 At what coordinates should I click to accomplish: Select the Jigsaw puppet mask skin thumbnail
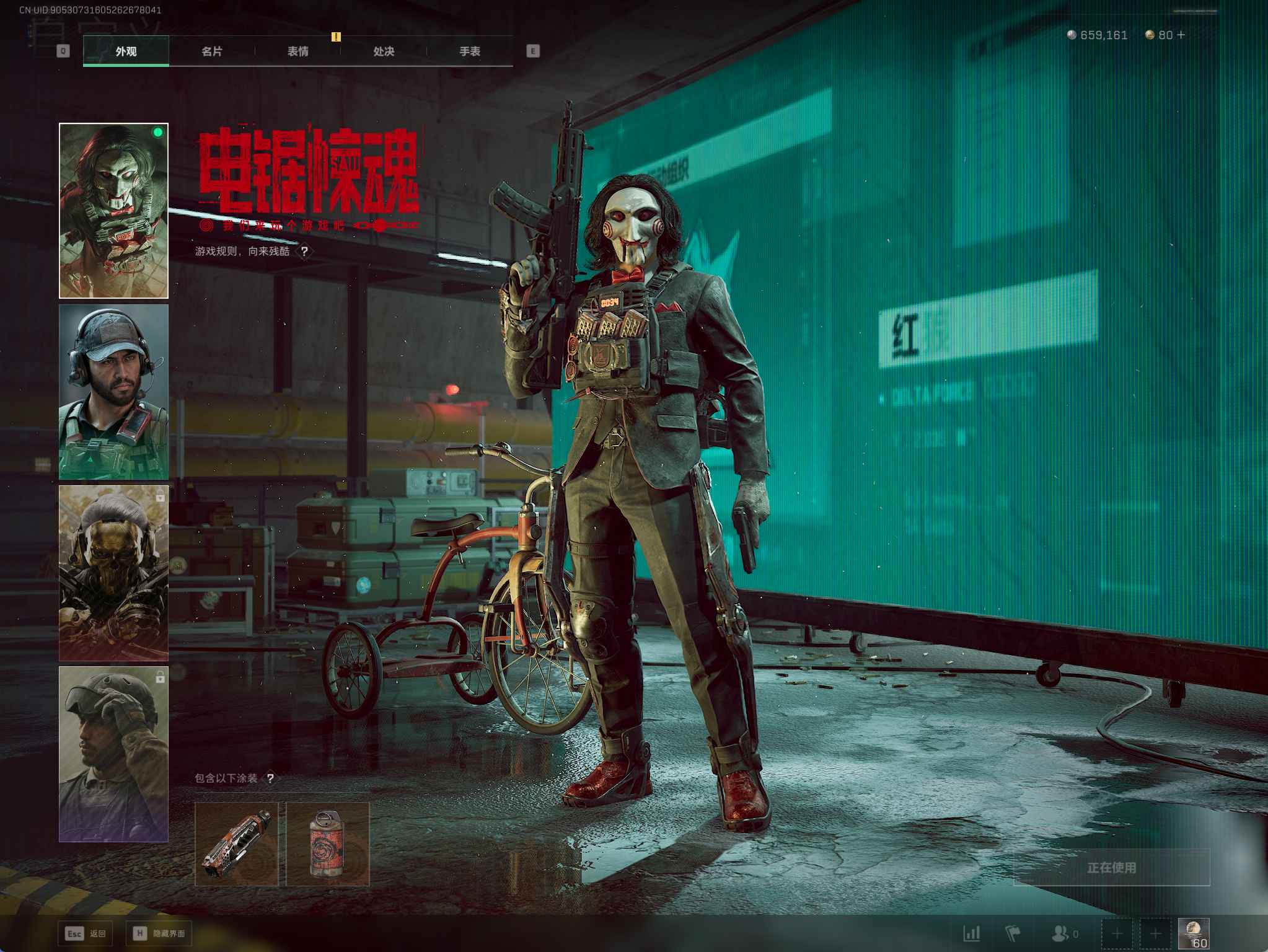click(113, 211)
